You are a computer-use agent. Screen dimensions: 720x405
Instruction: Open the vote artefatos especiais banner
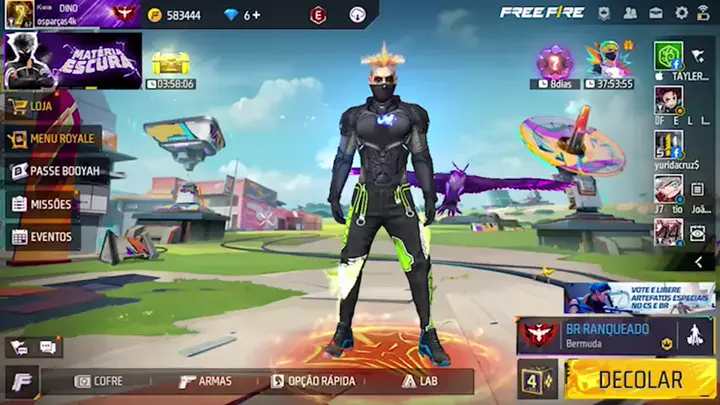(x=640, y=297)
